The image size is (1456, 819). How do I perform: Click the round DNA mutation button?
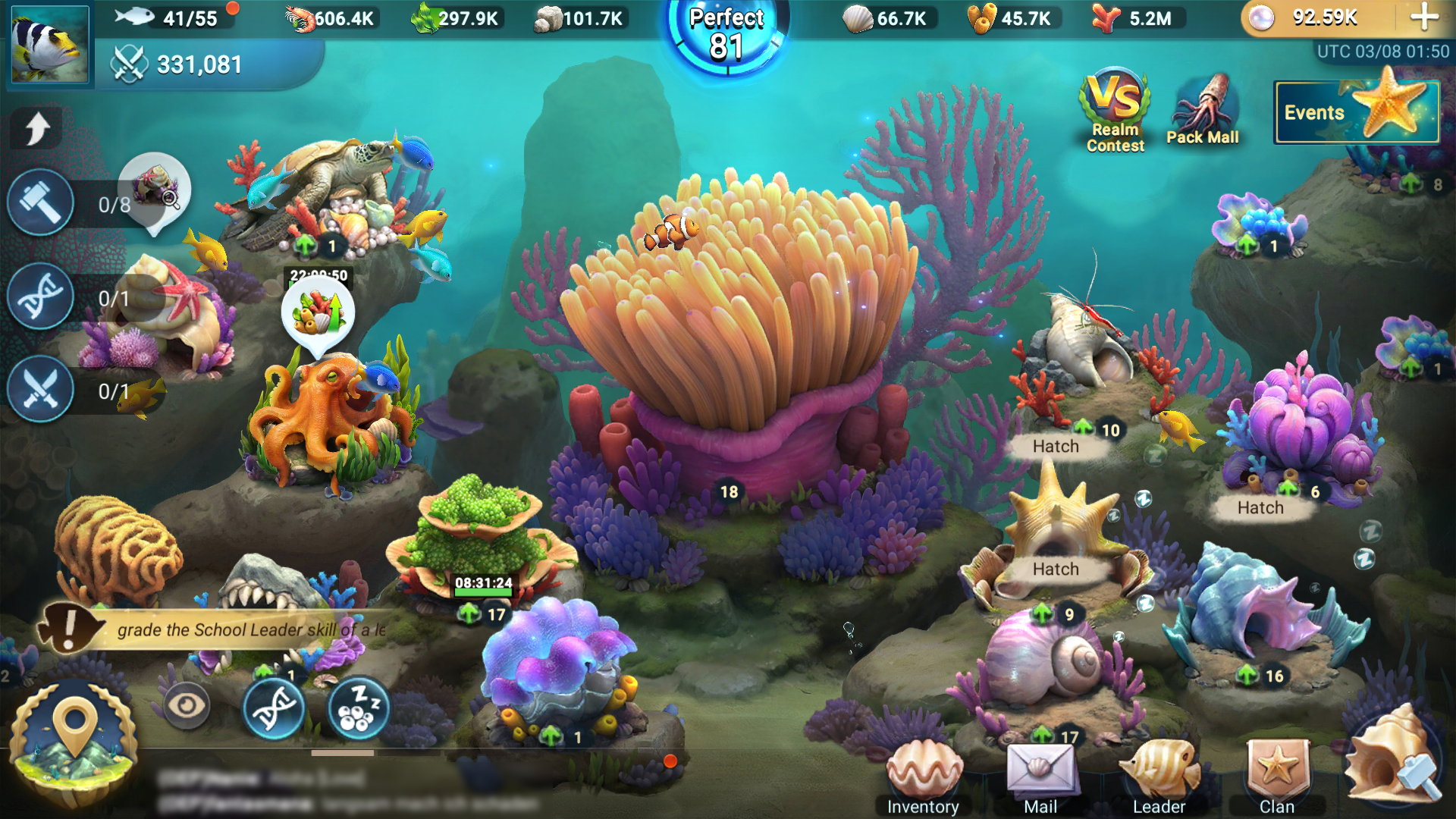click(x=274, y=709)
